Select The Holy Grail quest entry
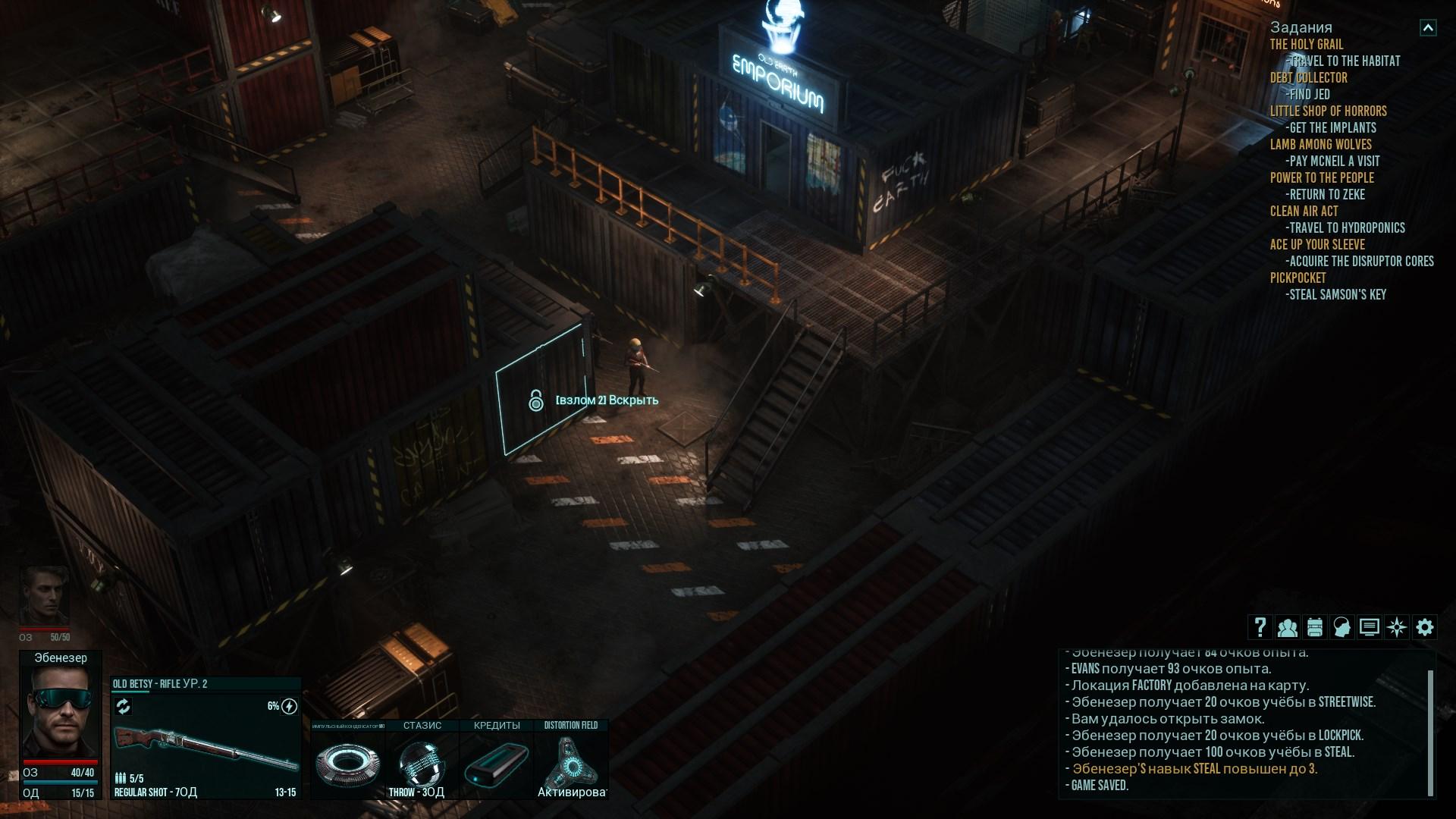The width and height of the screenshot is (1456, 819). [x=1306, y=45]
